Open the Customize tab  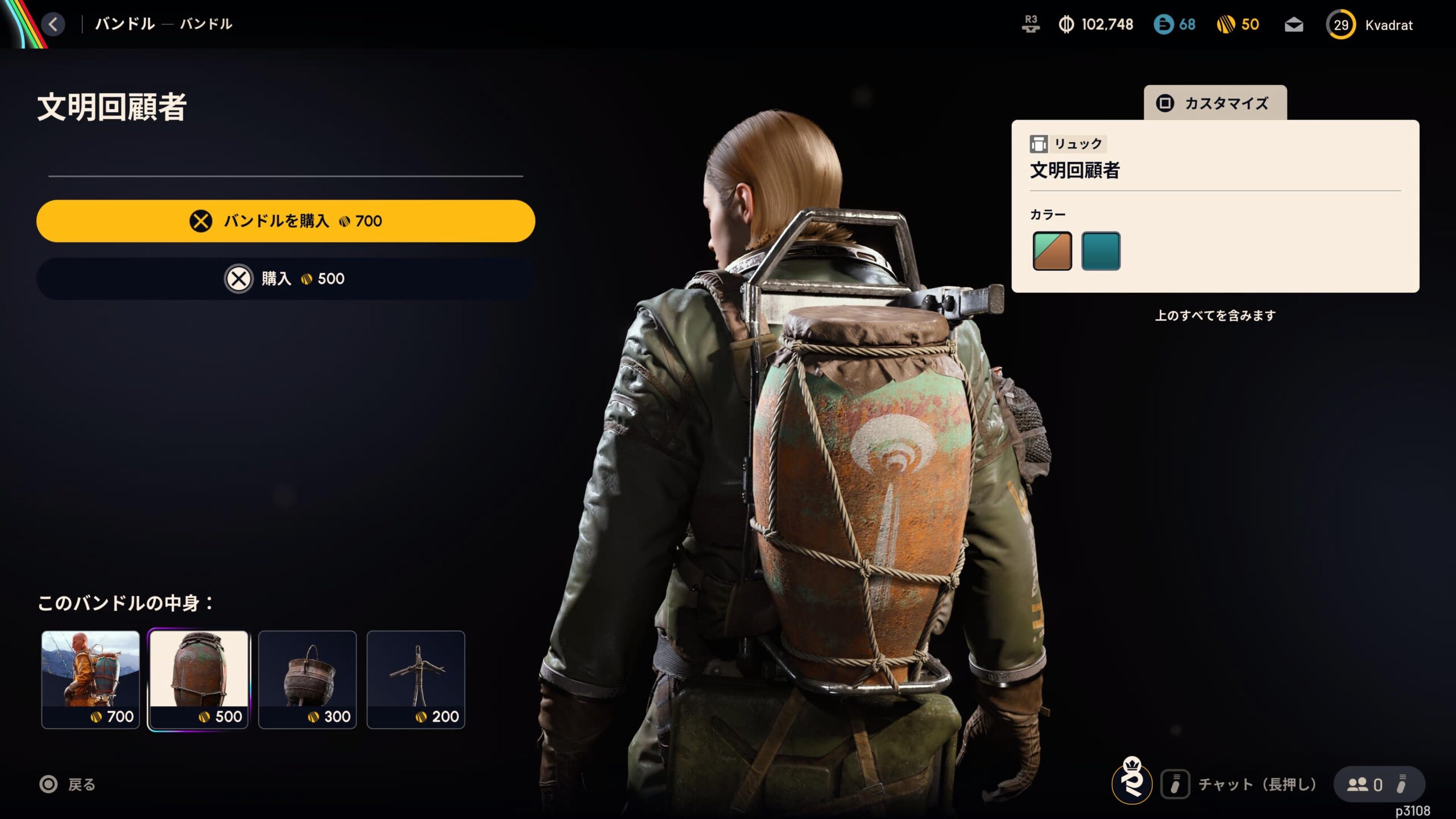[x=1215, y=103]
